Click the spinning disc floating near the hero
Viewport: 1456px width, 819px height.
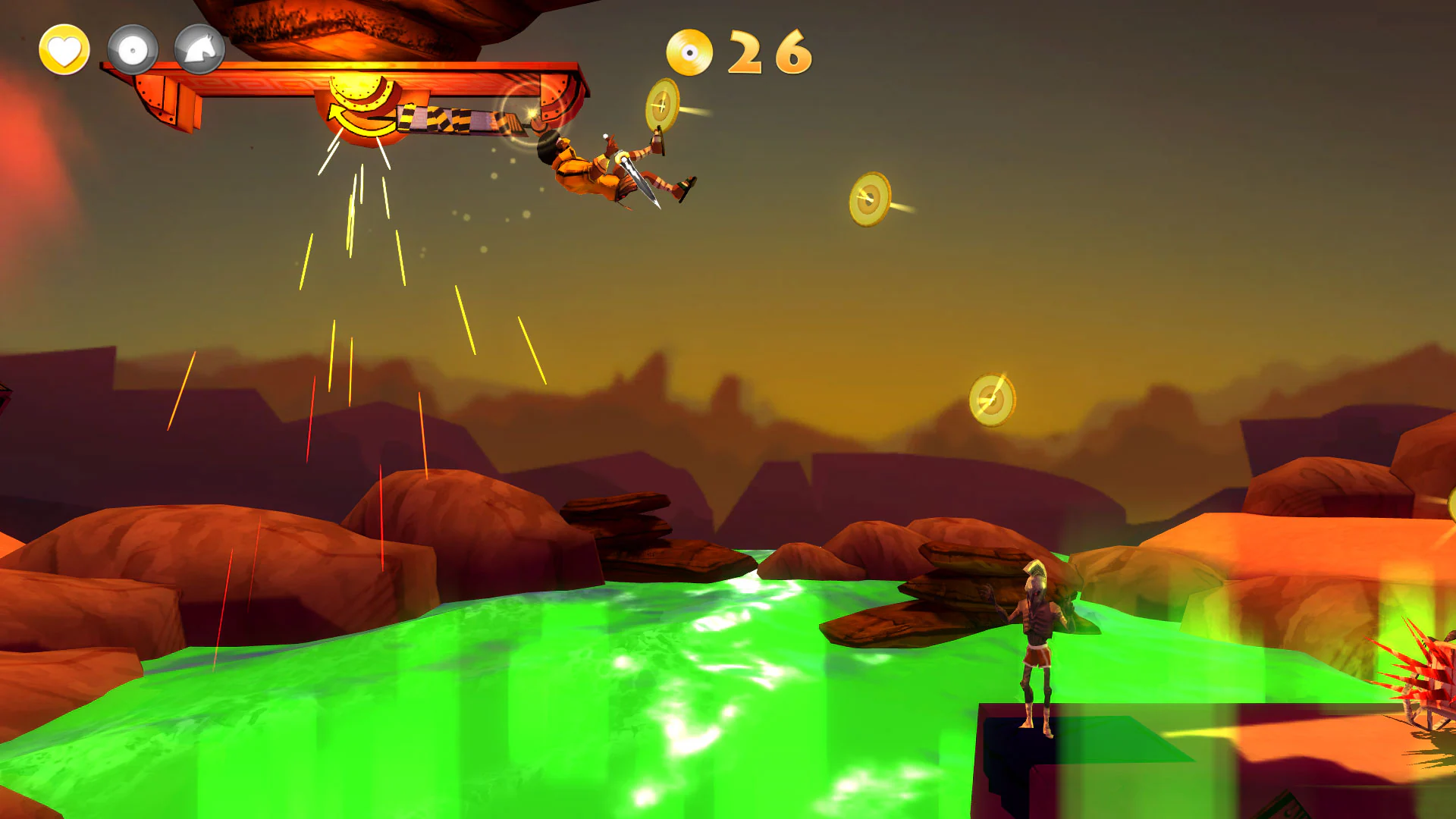pyautogui.click(x=661, y=108)
